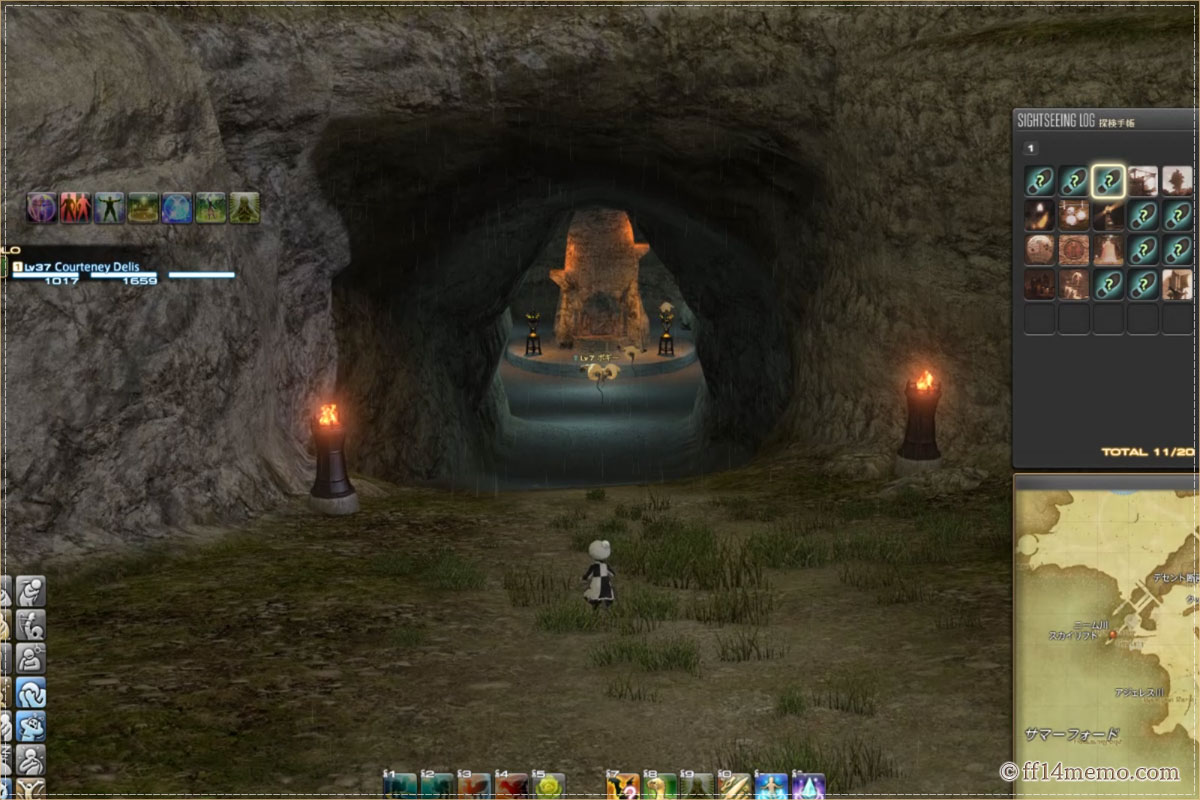This screenshot has height=800, width=1200.
Task: Use the blue facepalm emote icon
Action: pyautogui.click(x=31, y=692)
